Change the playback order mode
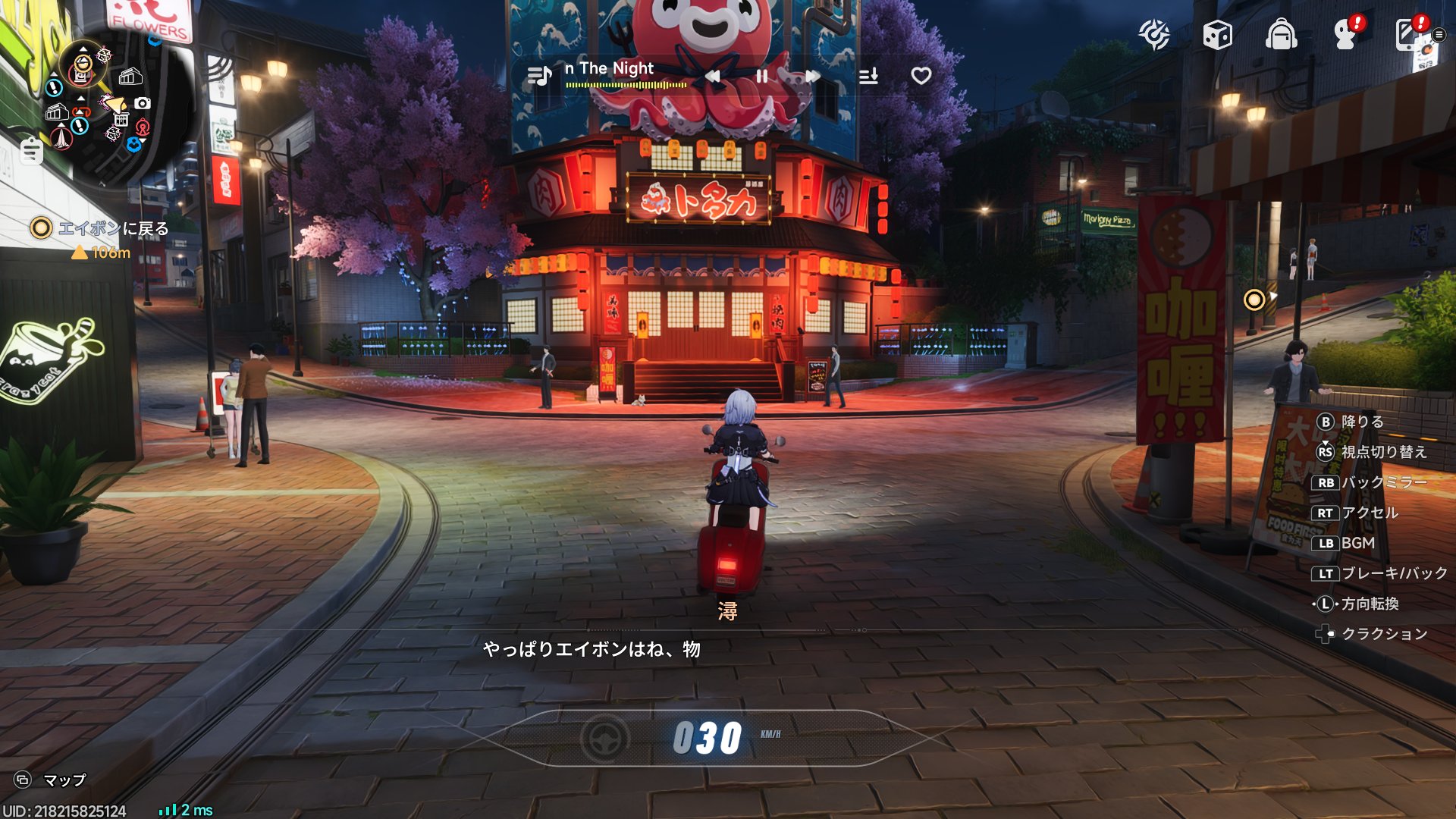This screenshot has width=1456, height=819. tap(868, 76)
